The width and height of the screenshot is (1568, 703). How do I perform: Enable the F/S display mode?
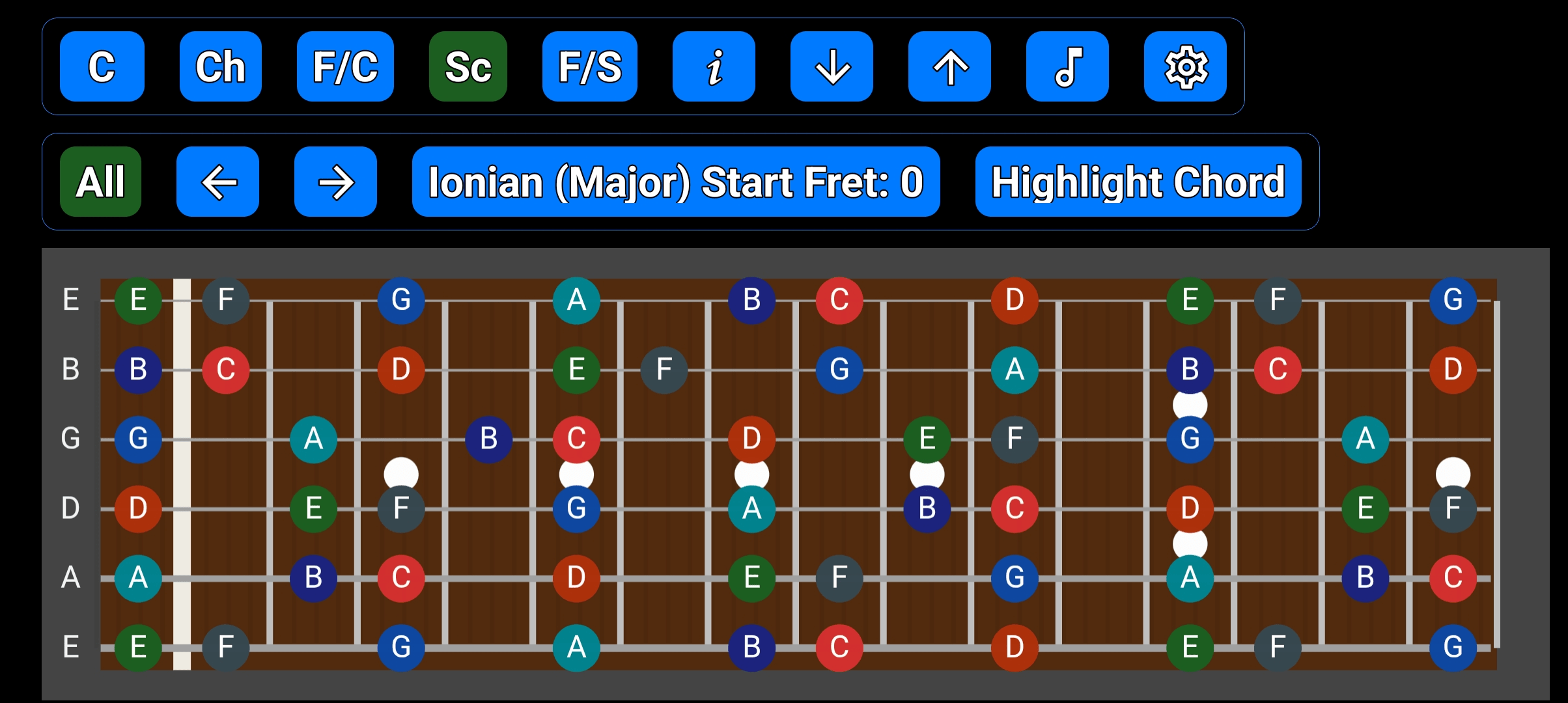(x=589, y=67)
